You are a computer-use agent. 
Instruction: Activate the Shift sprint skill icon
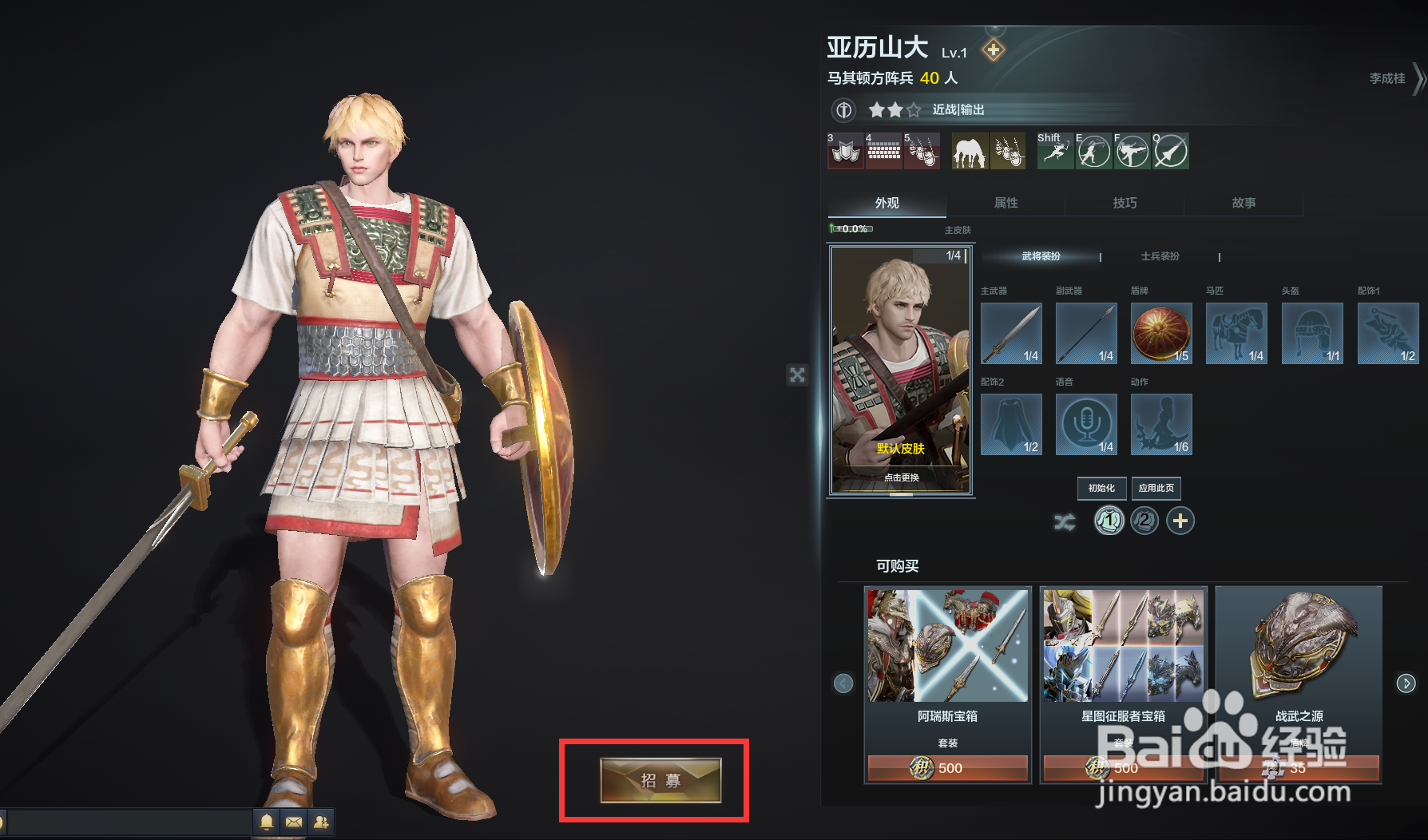1054,151
